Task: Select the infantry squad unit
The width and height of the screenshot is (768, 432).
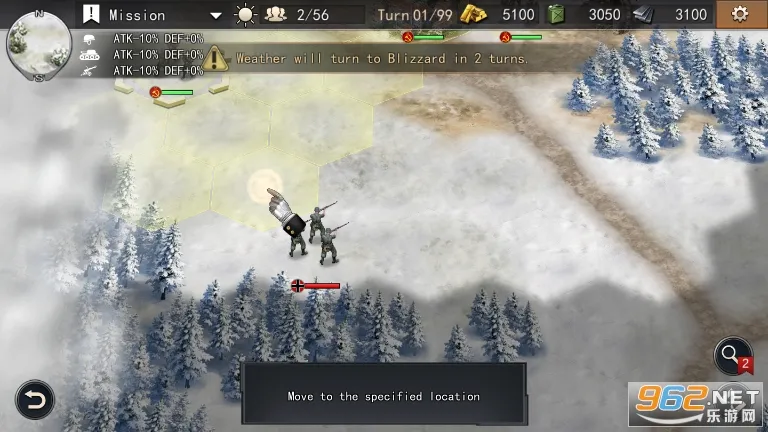Action: 314,233
